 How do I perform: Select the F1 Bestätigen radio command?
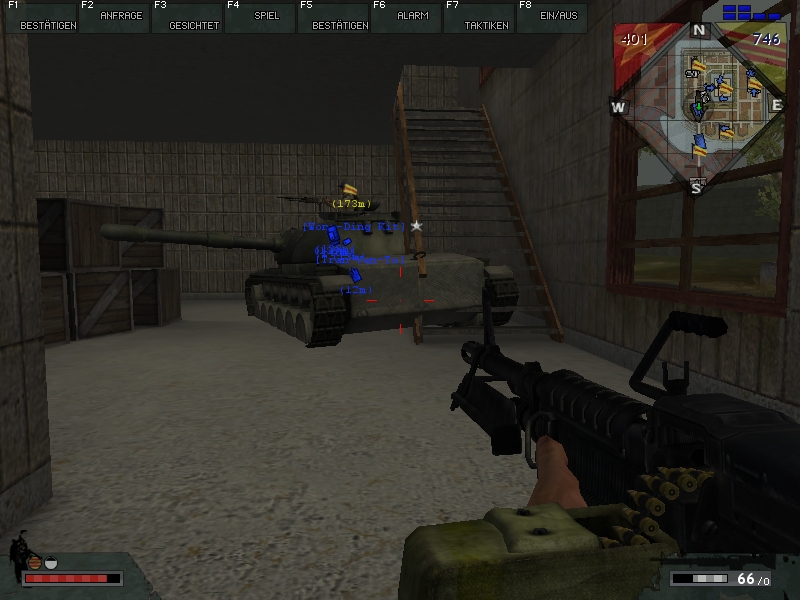(40, 17)
